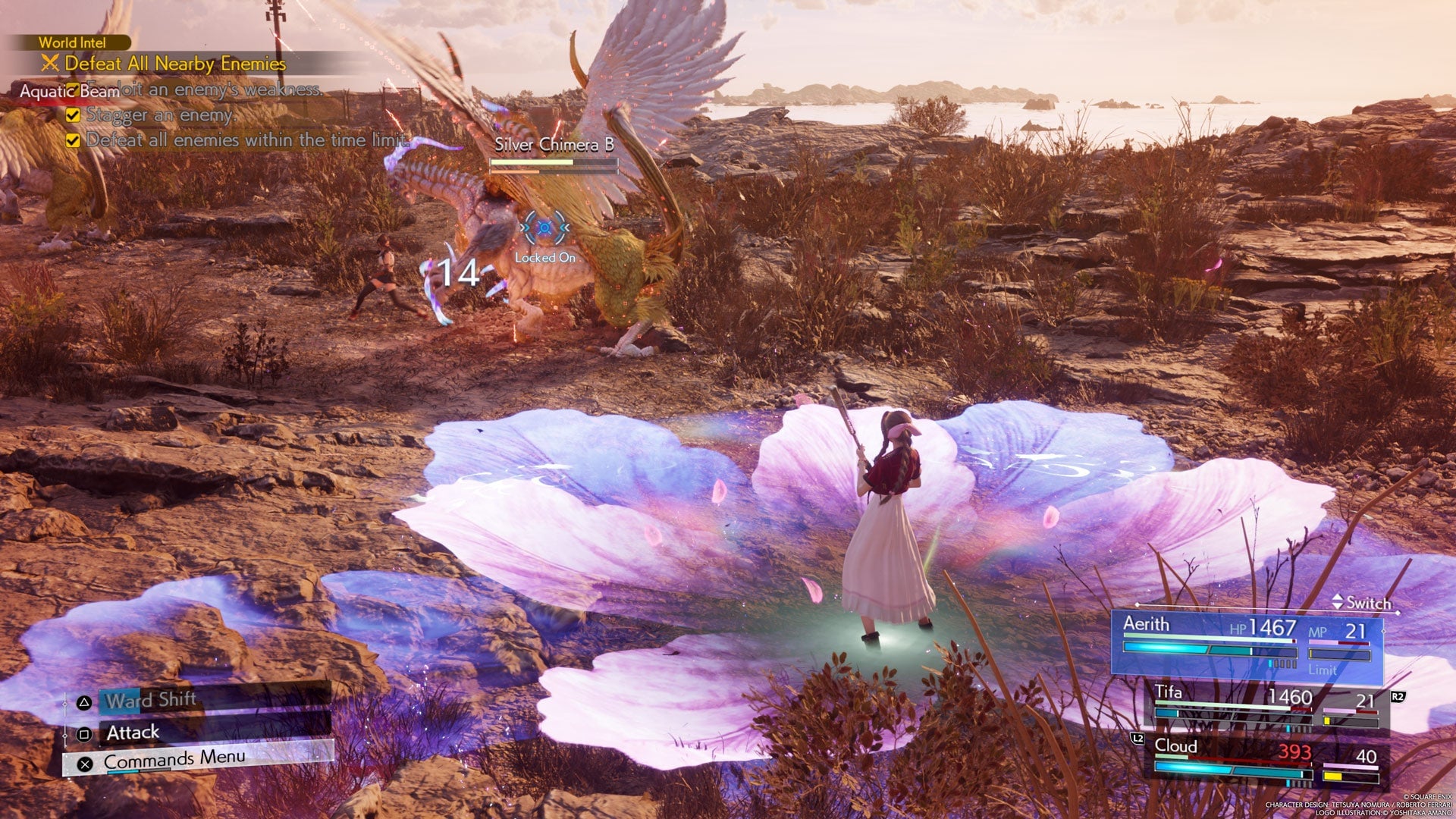Toggle the Defeat all enemies within time limit checkbox
This screenshot has height=819, width=1456.
[73, 140]
